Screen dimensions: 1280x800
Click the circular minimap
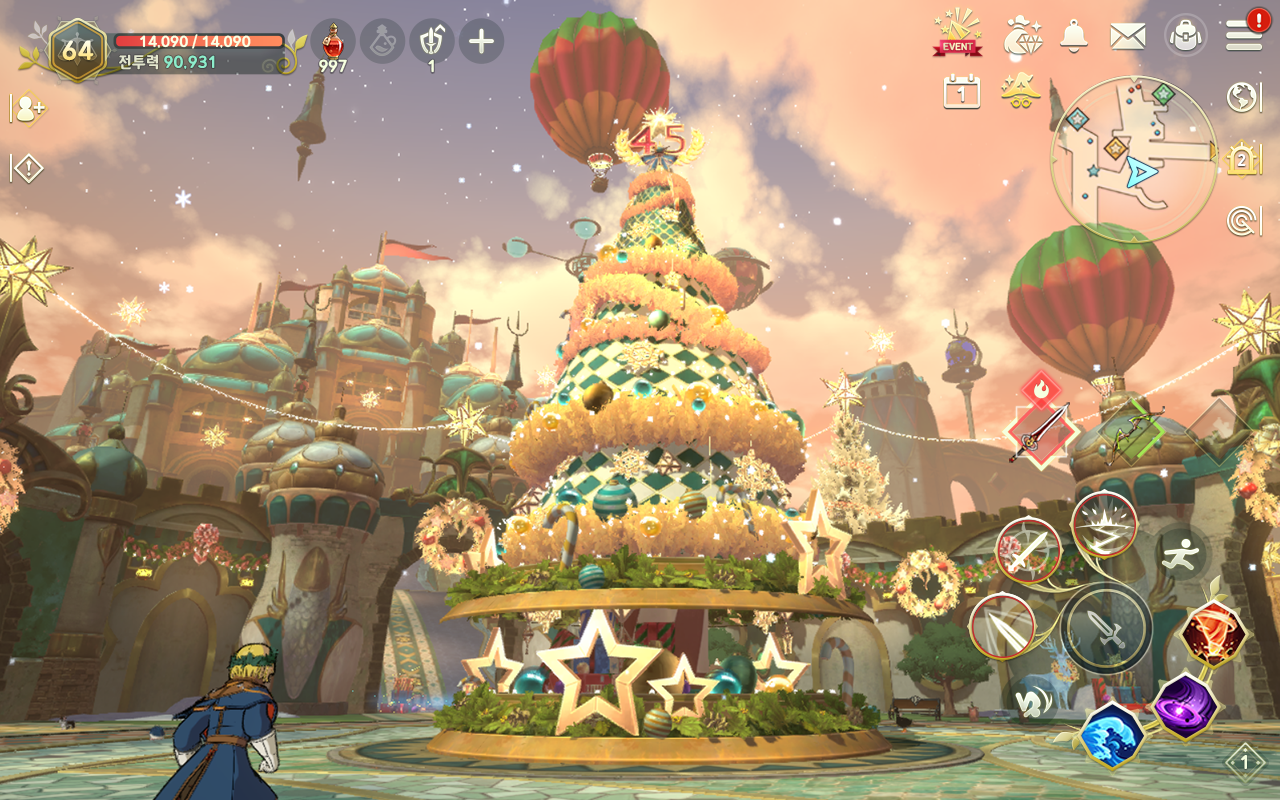point(1133,159)
